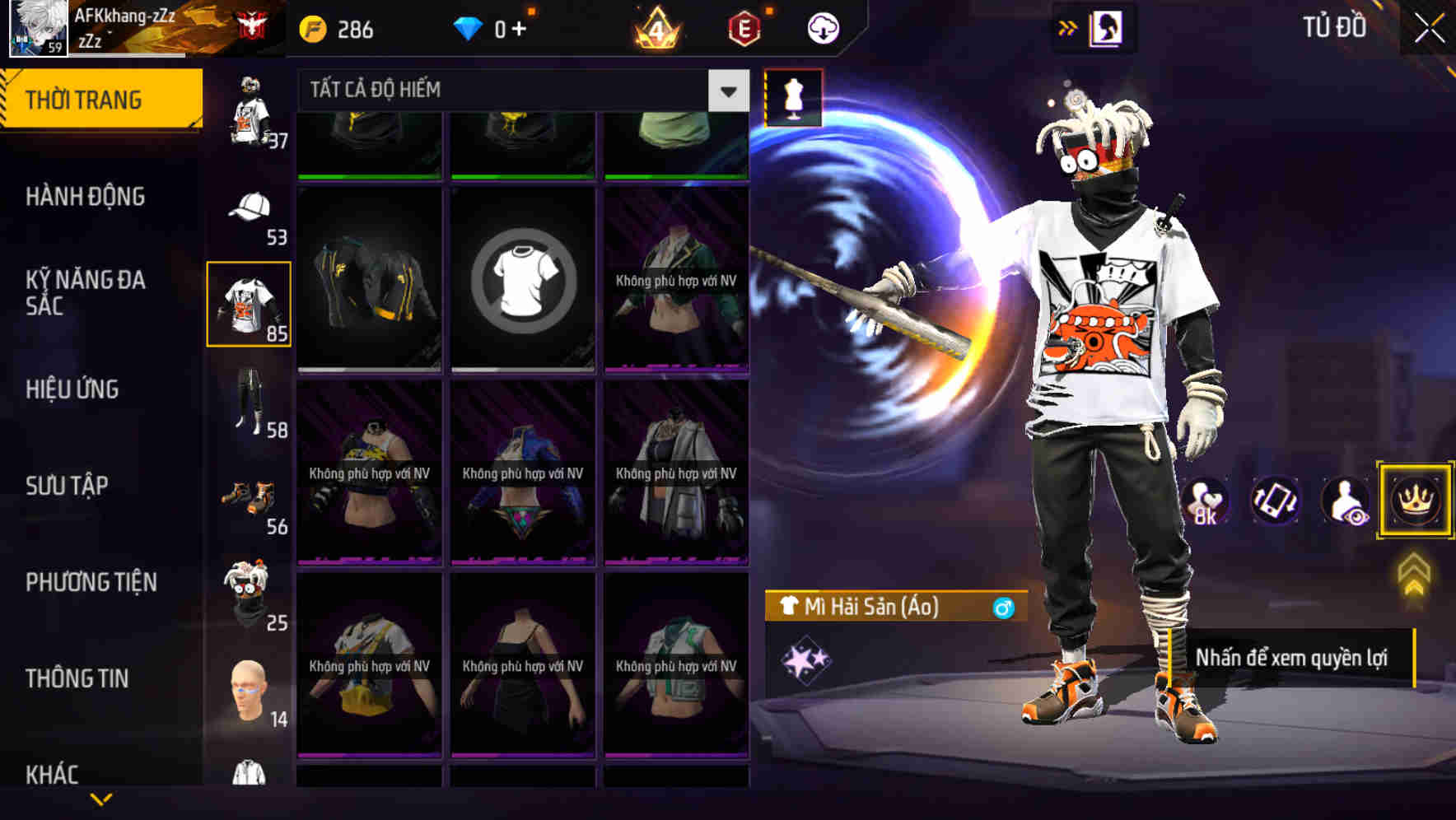
Task: Click the level 4 crown pass badge
Action: 655,27
